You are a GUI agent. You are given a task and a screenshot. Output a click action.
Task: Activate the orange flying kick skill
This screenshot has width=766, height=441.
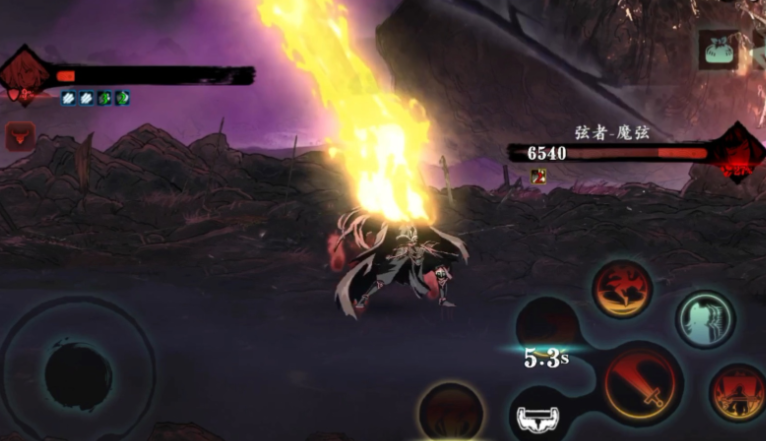[x=622, y=289]
